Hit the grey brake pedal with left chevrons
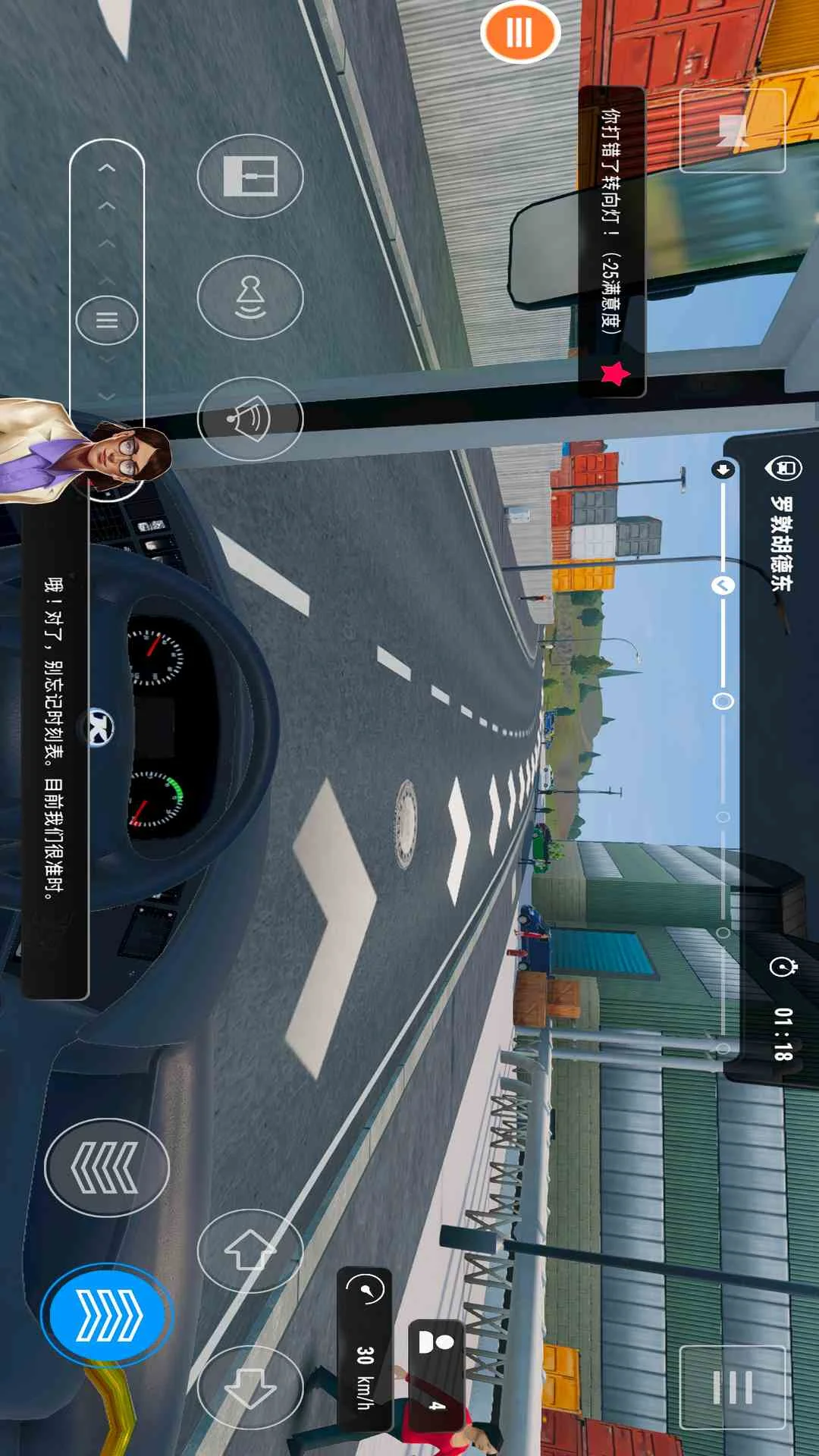 pos(106,1168)
